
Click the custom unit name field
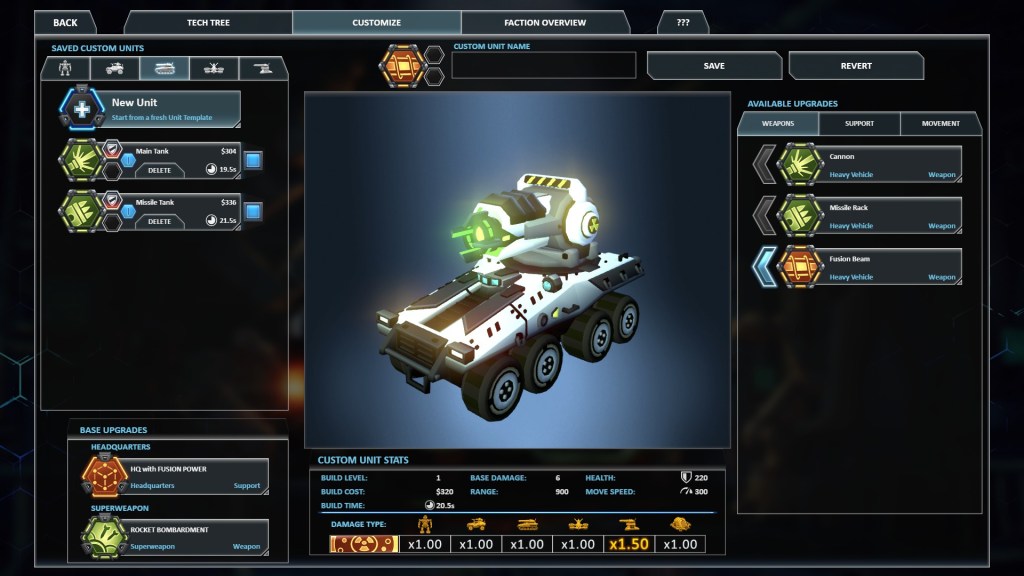point(544,66)
